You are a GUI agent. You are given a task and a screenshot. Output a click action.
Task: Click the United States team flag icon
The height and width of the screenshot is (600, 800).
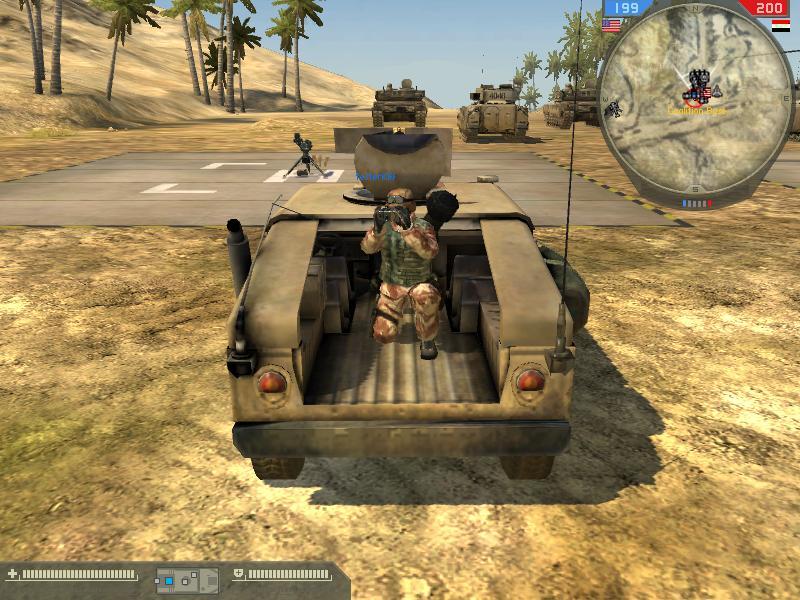point(610,25)
